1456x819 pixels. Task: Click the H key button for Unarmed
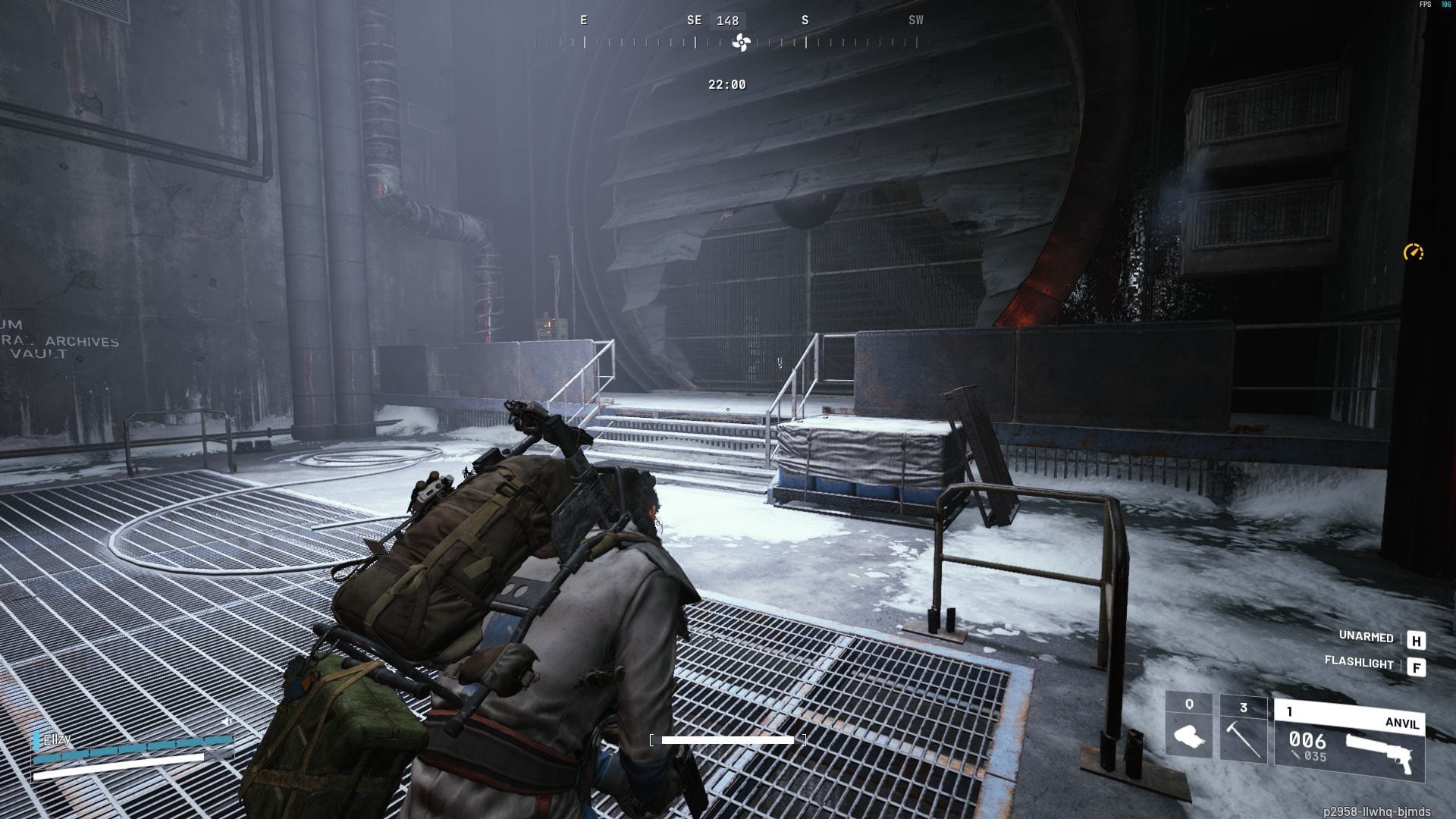[1415, 642]
